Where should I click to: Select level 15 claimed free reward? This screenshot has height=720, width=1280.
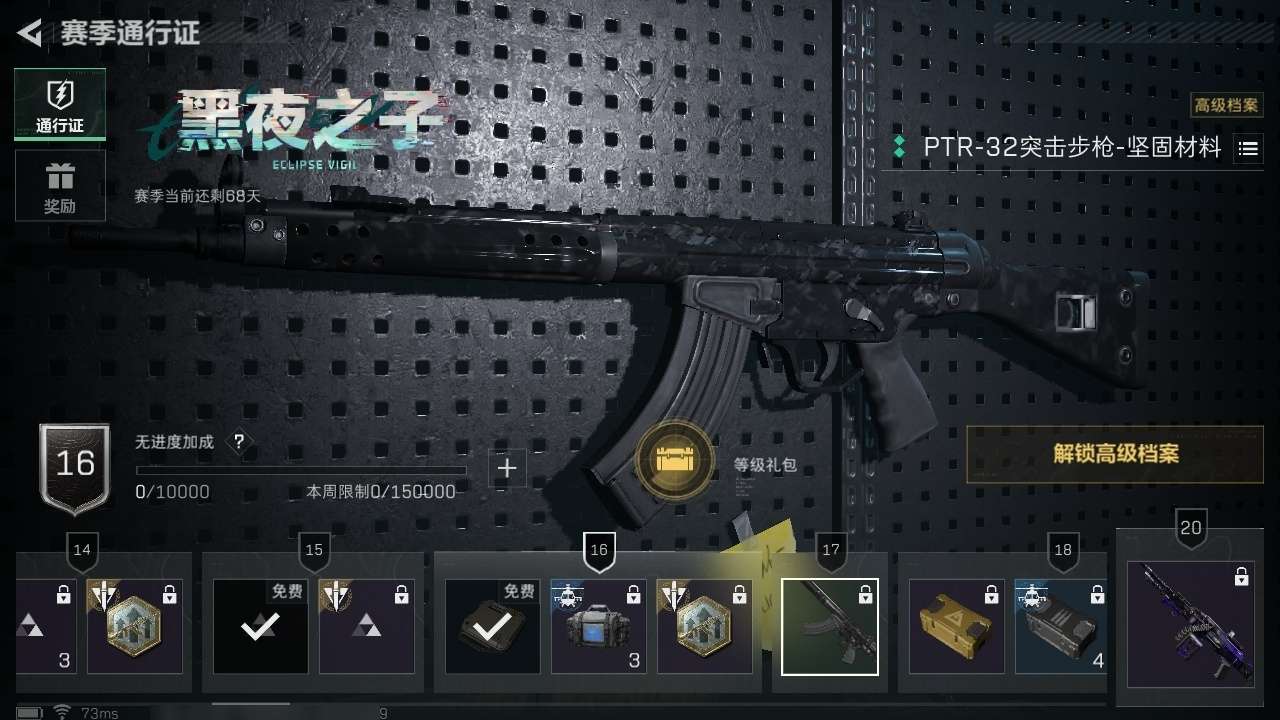point(261,627)
